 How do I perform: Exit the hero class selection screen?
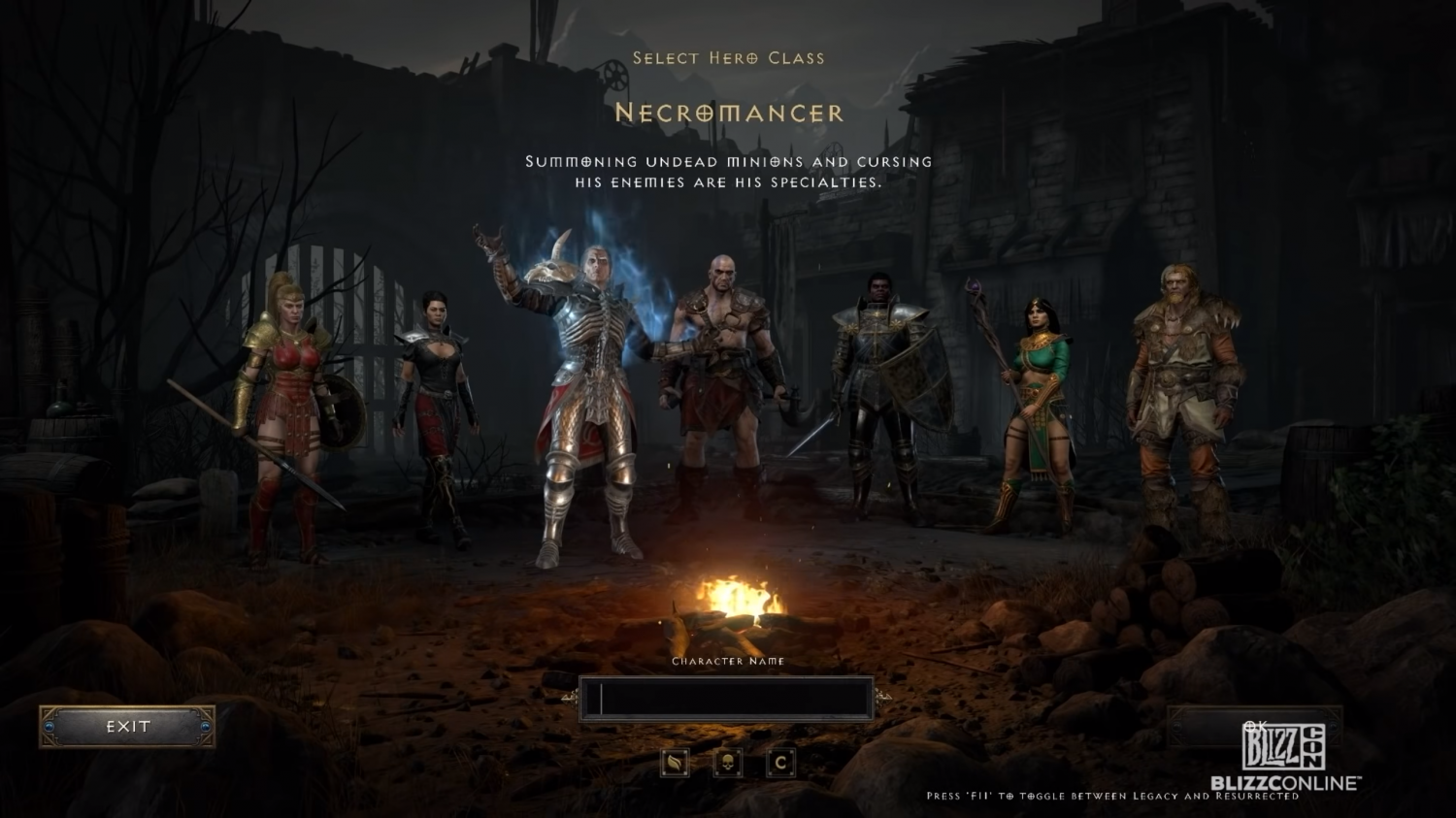point(127,727)
